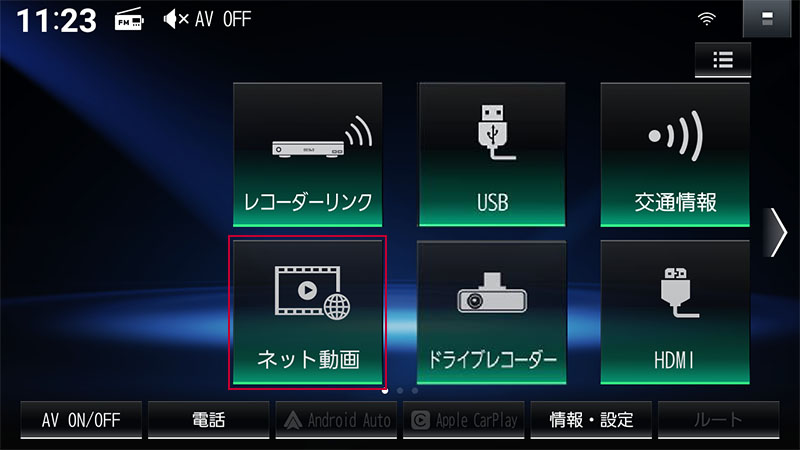Open the レコーダーリンク source tile
Viewport: 800px width, 450px height.
tap(308, 155)
